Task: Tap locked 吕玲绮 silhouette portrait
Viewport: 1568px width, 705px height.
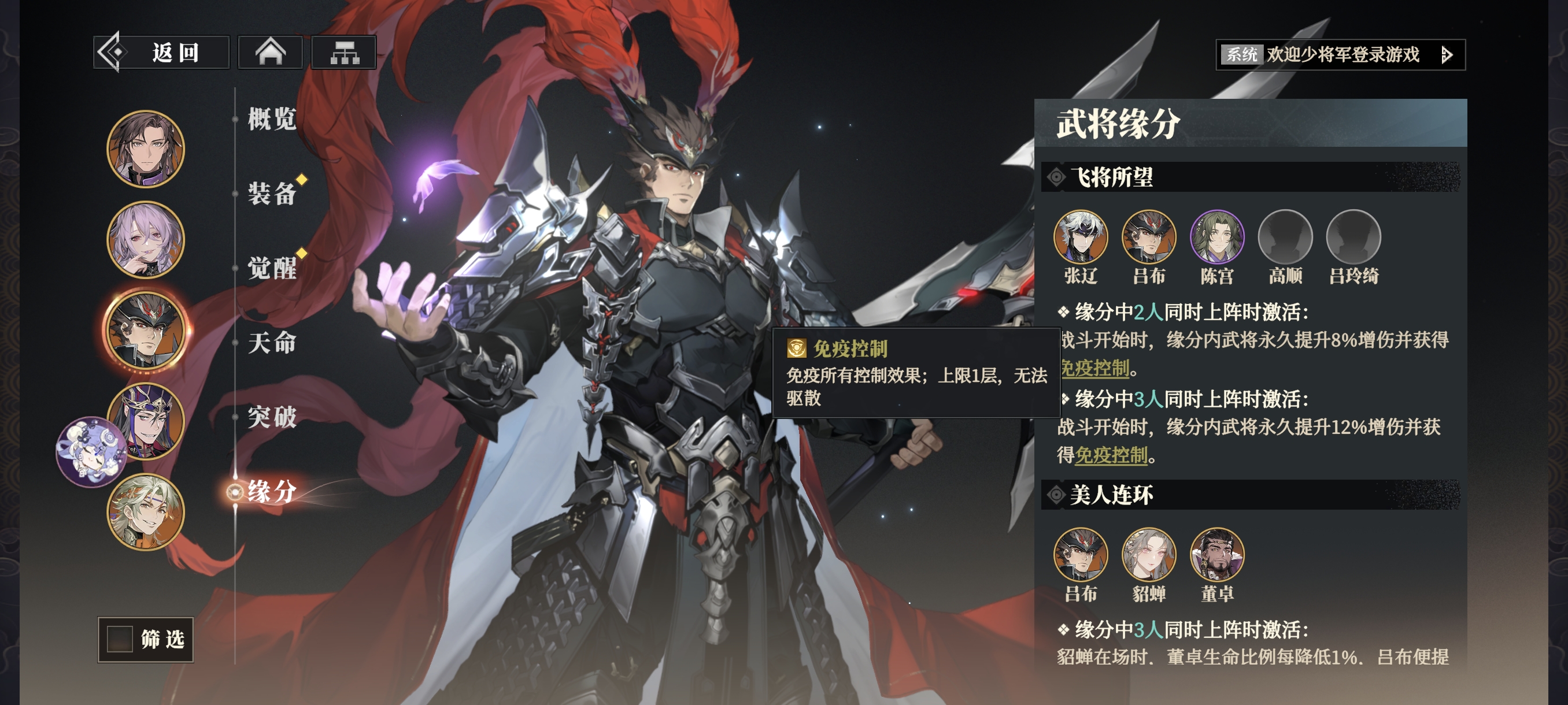Action: [1353, 236]
